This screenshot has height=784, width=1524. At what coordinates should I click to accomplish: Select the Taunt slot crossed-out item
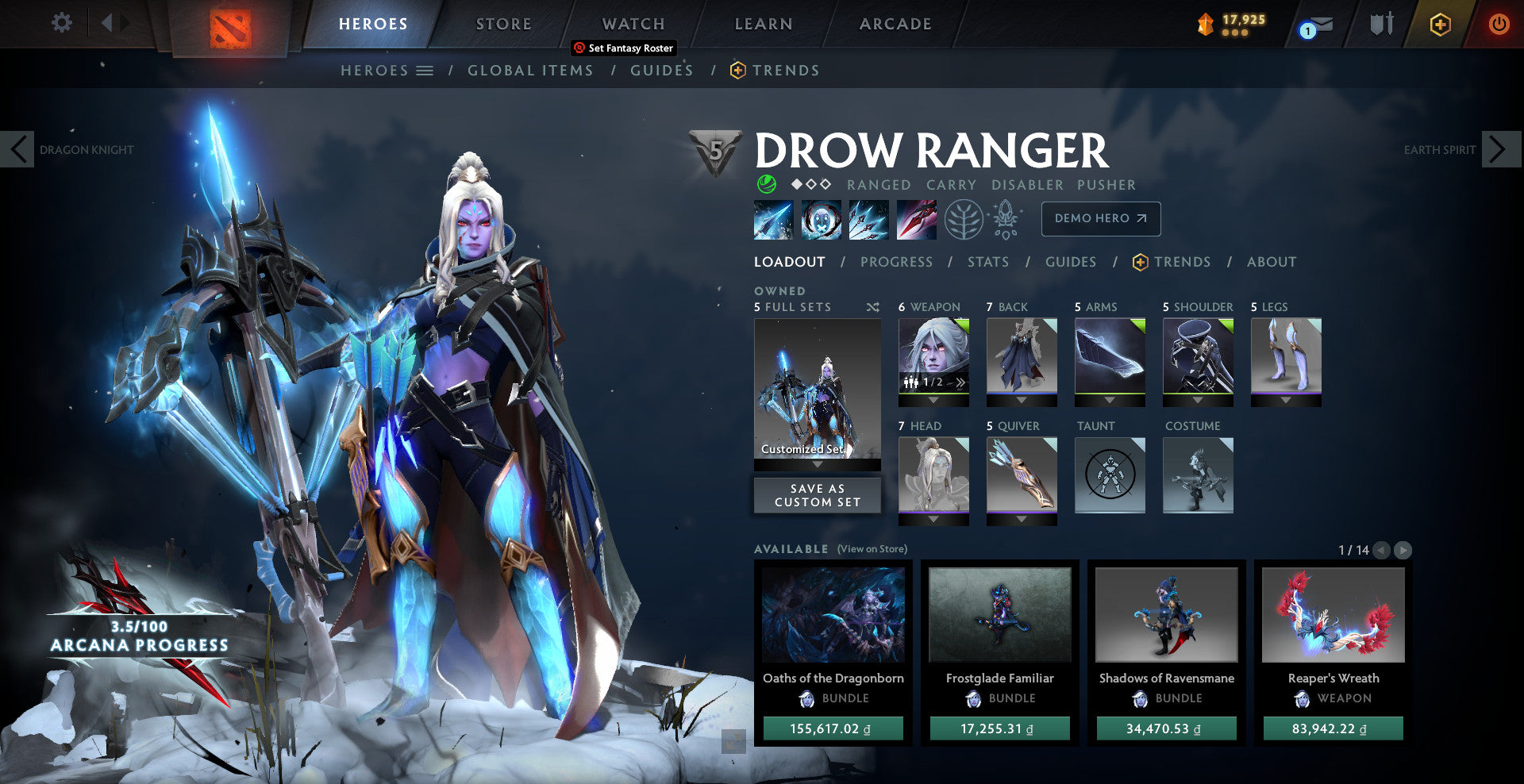(1110, 476)
